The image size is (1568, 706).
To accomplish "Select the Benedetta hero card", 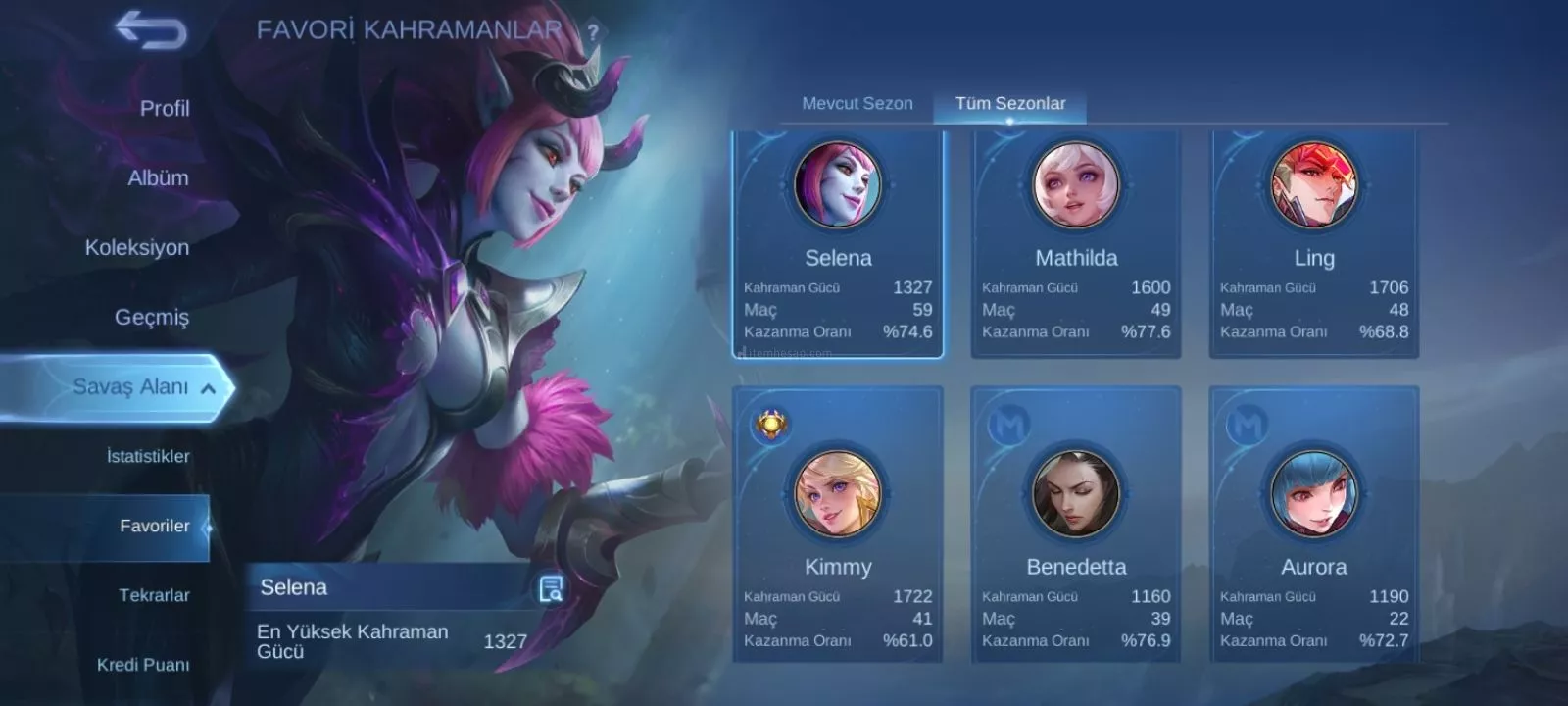I will pyautogui.click(x=1076, y=525).
